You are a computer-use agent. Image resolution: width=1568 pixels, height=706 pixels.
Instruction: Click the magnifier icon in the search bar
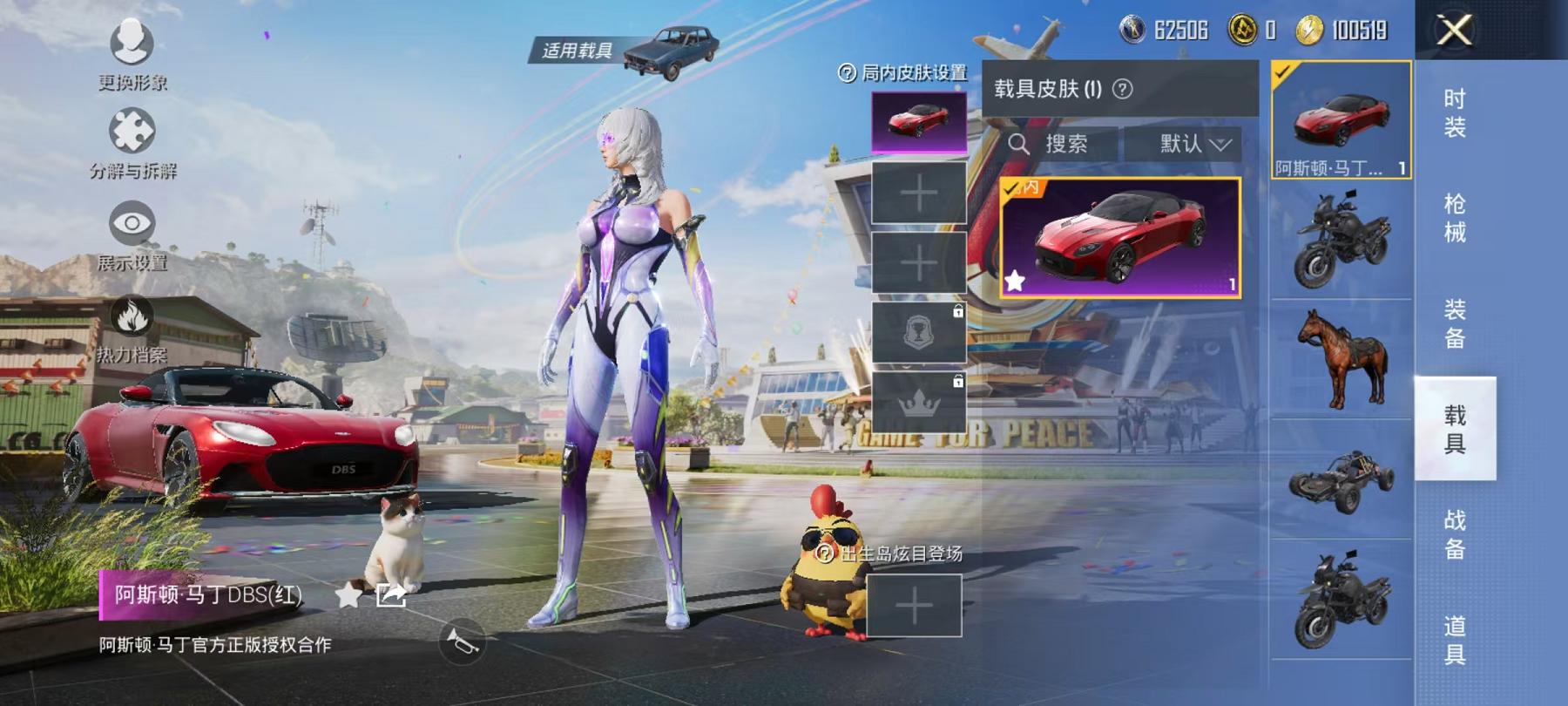pyautogui.click(x=1021, y=145)
